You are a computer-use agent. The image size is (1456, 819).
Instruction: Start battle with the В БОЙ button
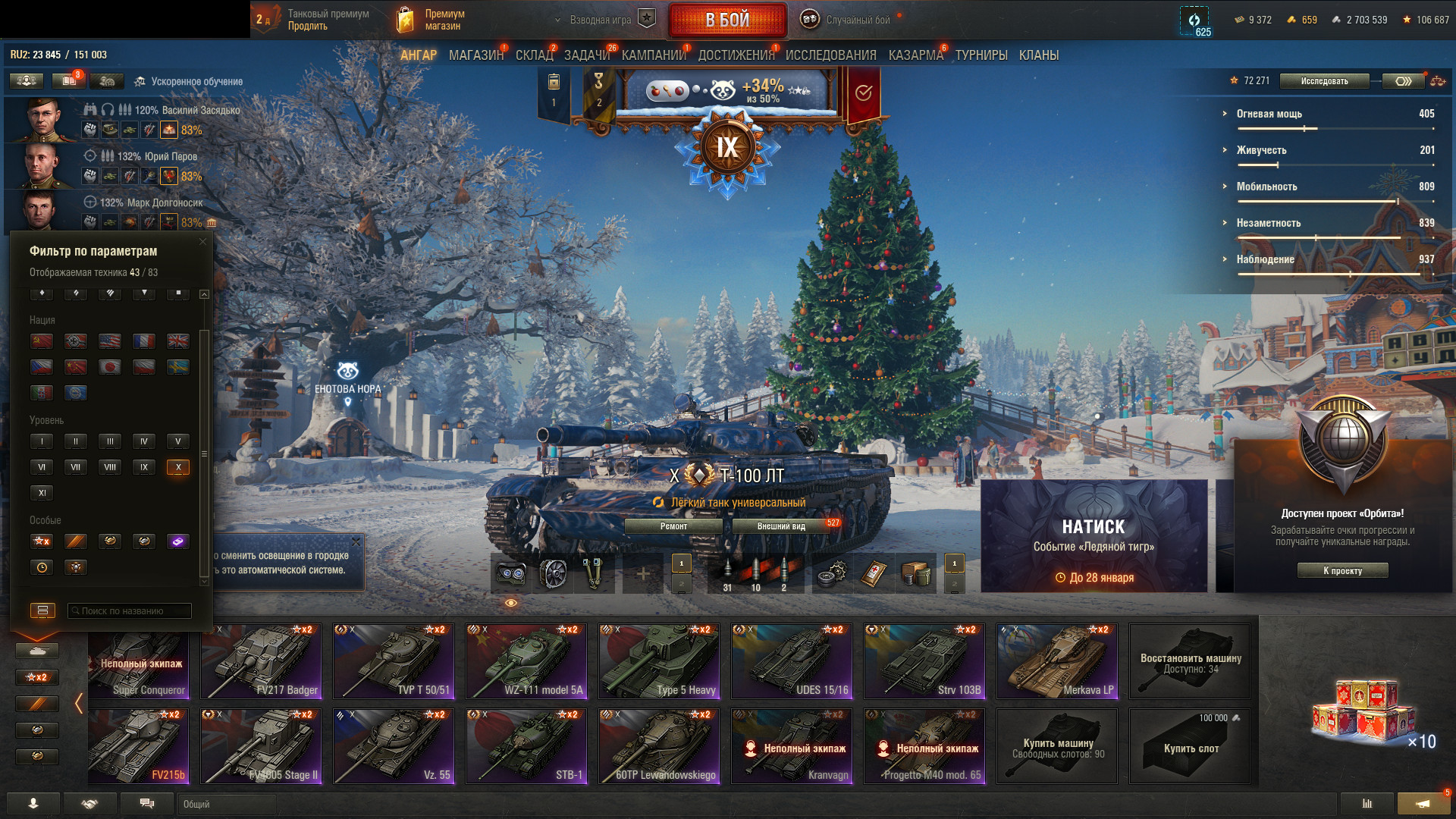[x=727, y=20]
